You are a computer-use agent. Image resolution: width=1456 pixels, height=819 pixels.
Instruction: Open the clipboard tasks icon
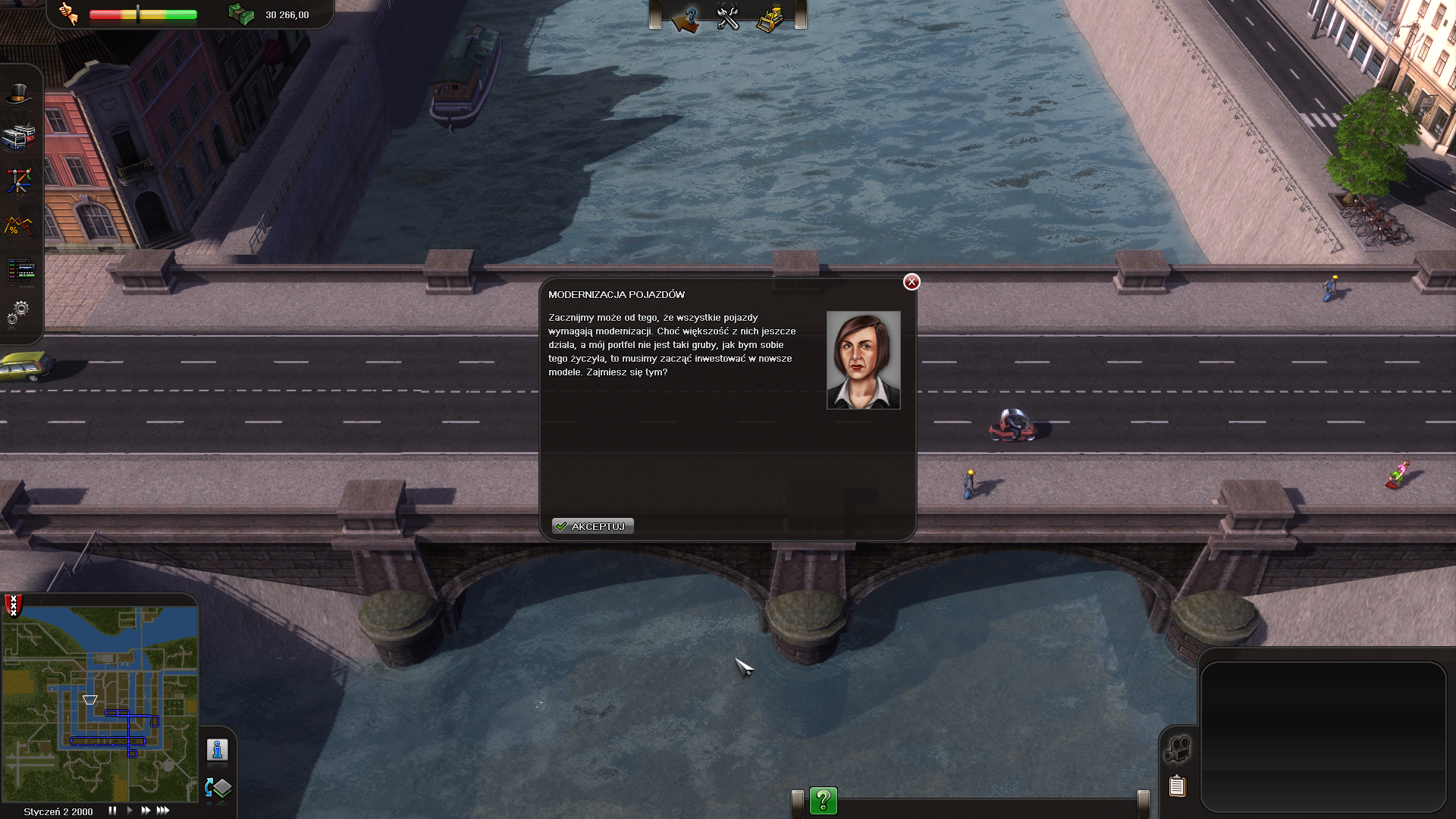pyautogui.click(x=1177, y=786)
